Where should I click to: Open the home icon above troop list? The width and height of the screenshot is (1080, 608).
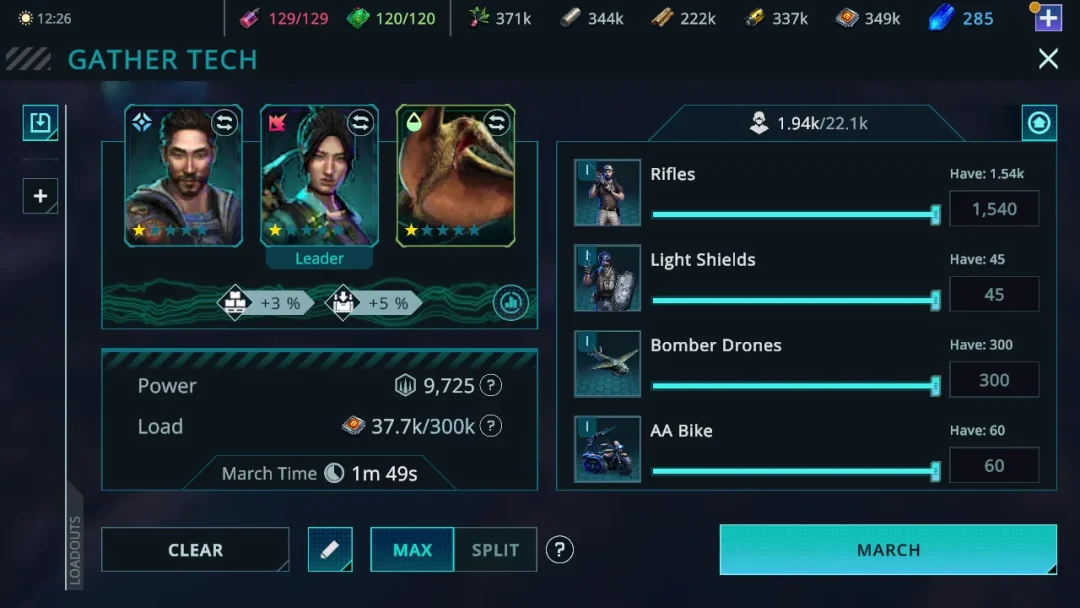coord(1039,123)
